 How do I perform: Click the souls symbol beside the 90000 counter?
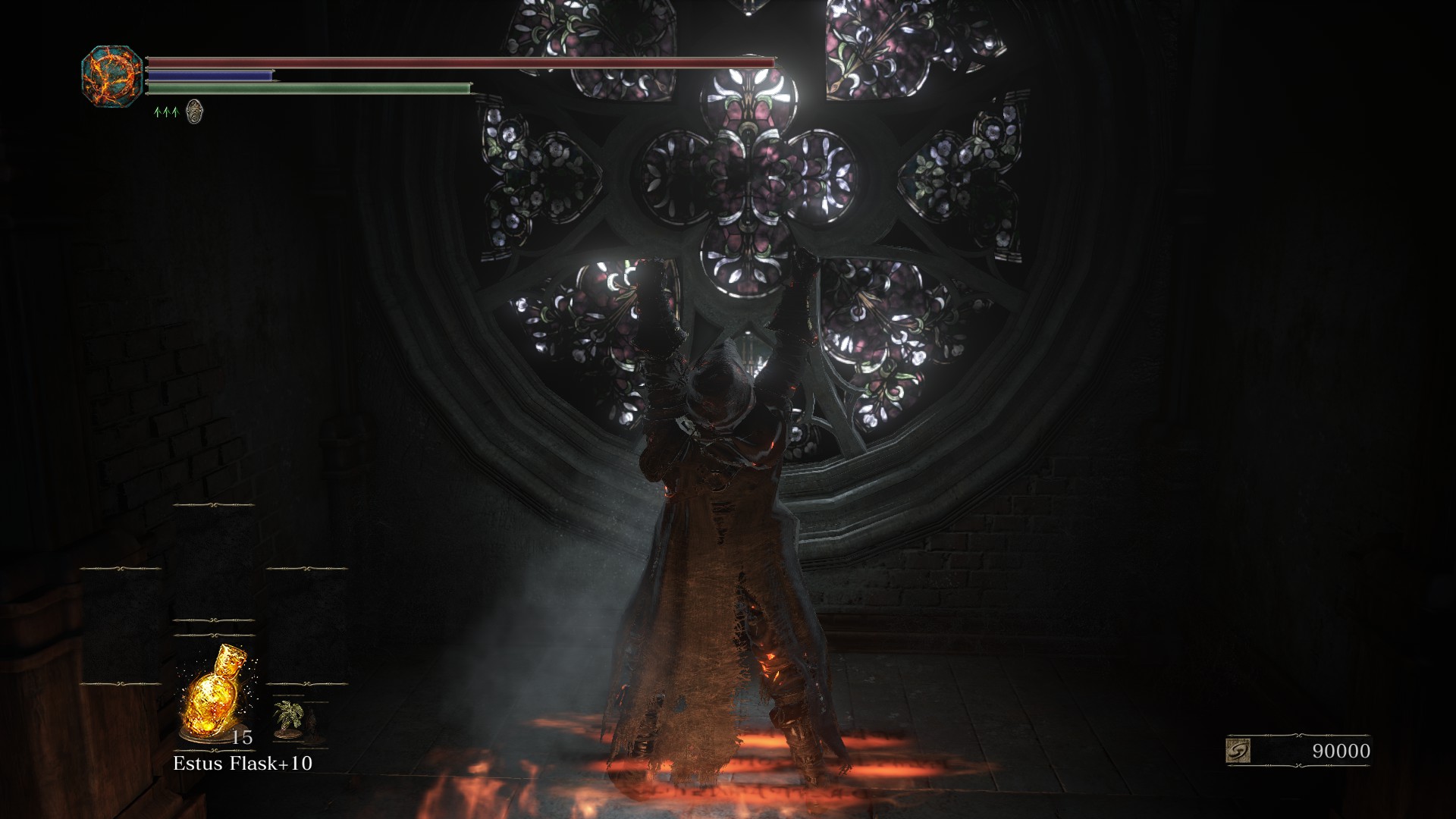[1238, 751]
